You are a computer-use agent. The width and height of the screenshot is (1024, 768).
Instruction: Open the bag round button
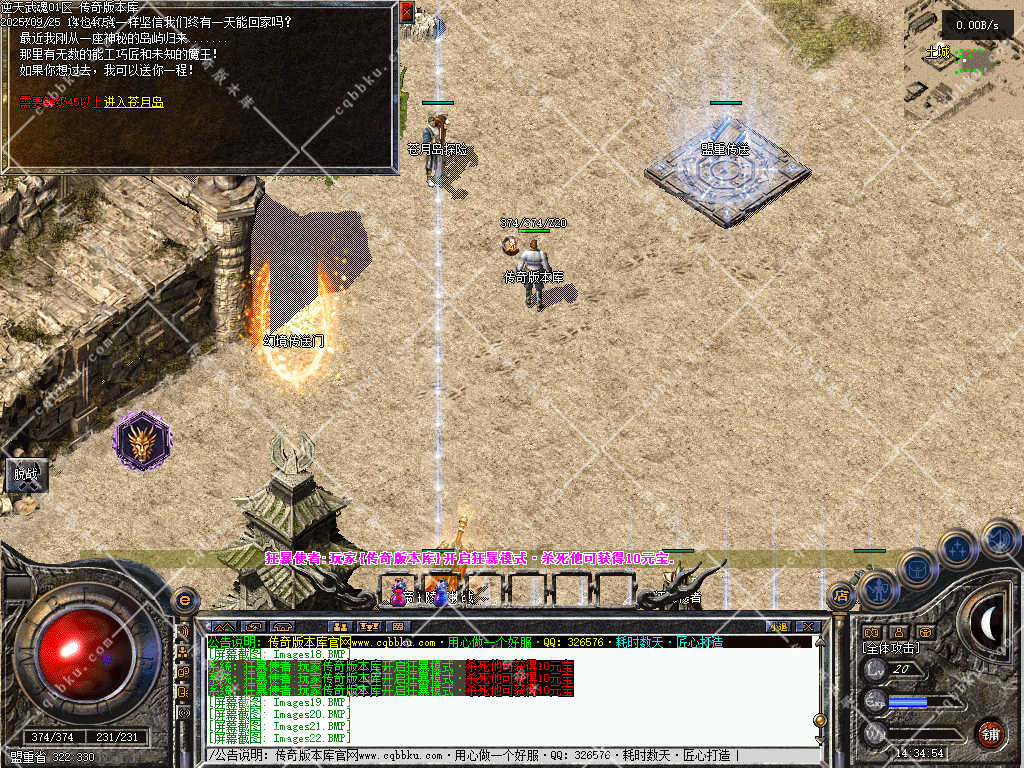[916, 570]
